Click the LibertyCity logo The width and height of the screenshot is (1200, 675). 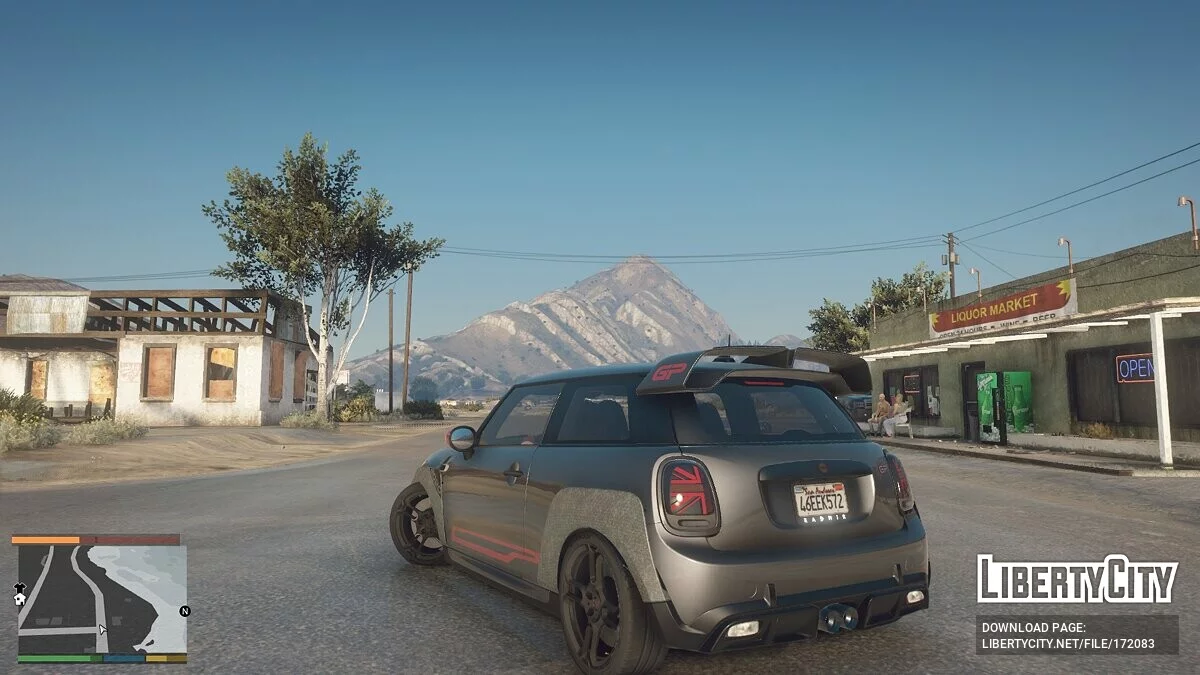[1077, 579]
